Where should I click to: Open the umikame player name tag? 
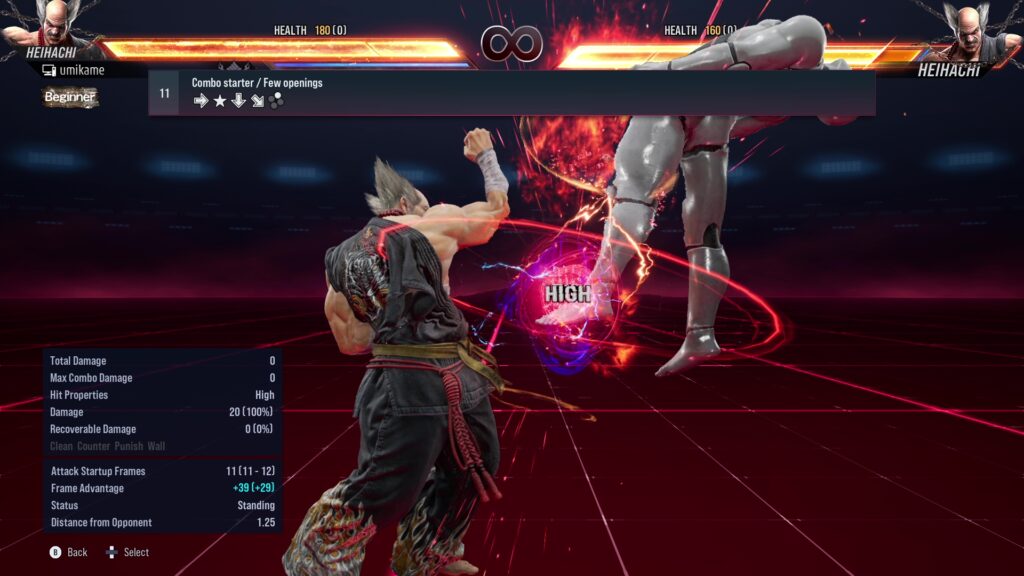[76, 70]
